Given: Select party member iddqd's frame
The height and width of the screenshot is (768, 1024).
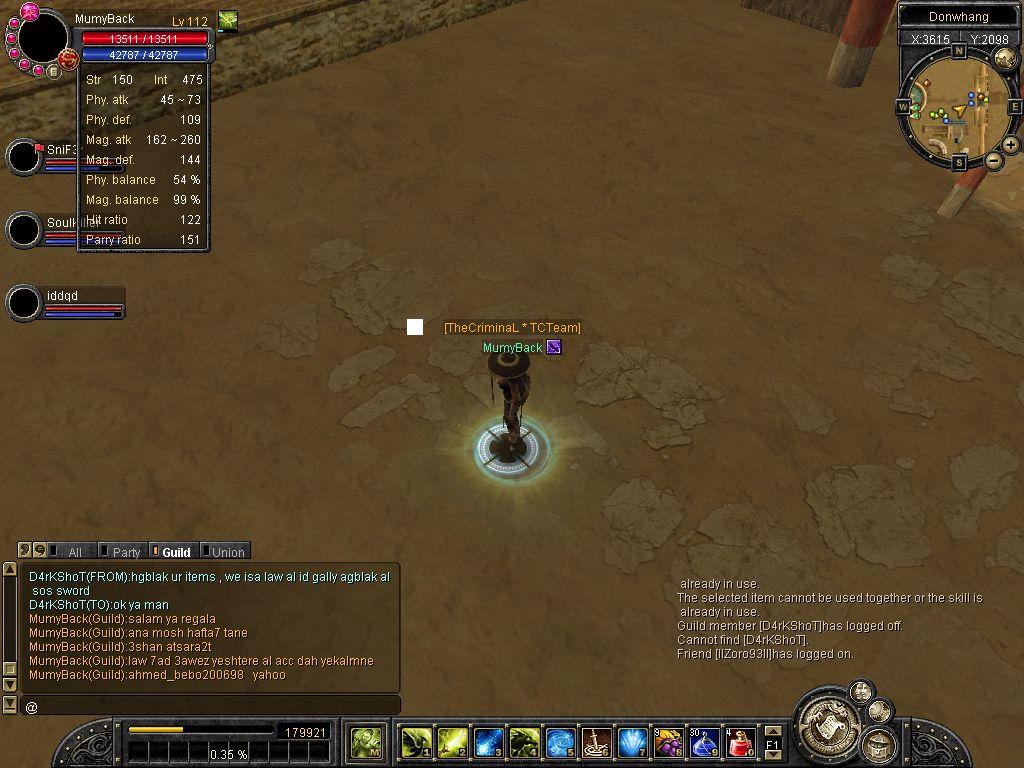Looking at the screenshot, I should [x=66, y=302].
